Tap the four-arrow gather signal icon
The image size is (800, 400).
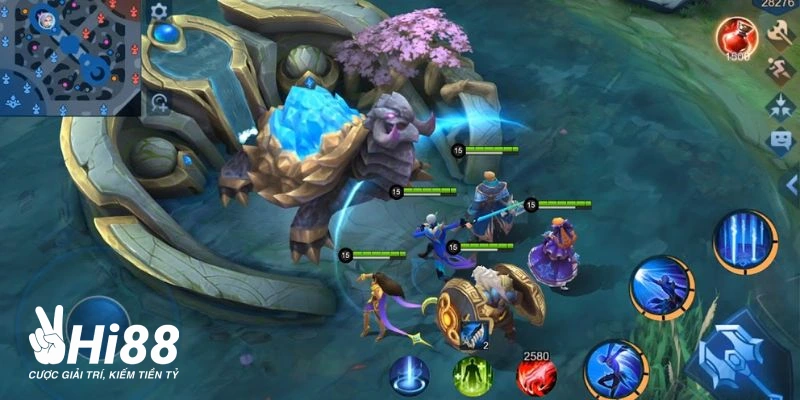point(780,105)
